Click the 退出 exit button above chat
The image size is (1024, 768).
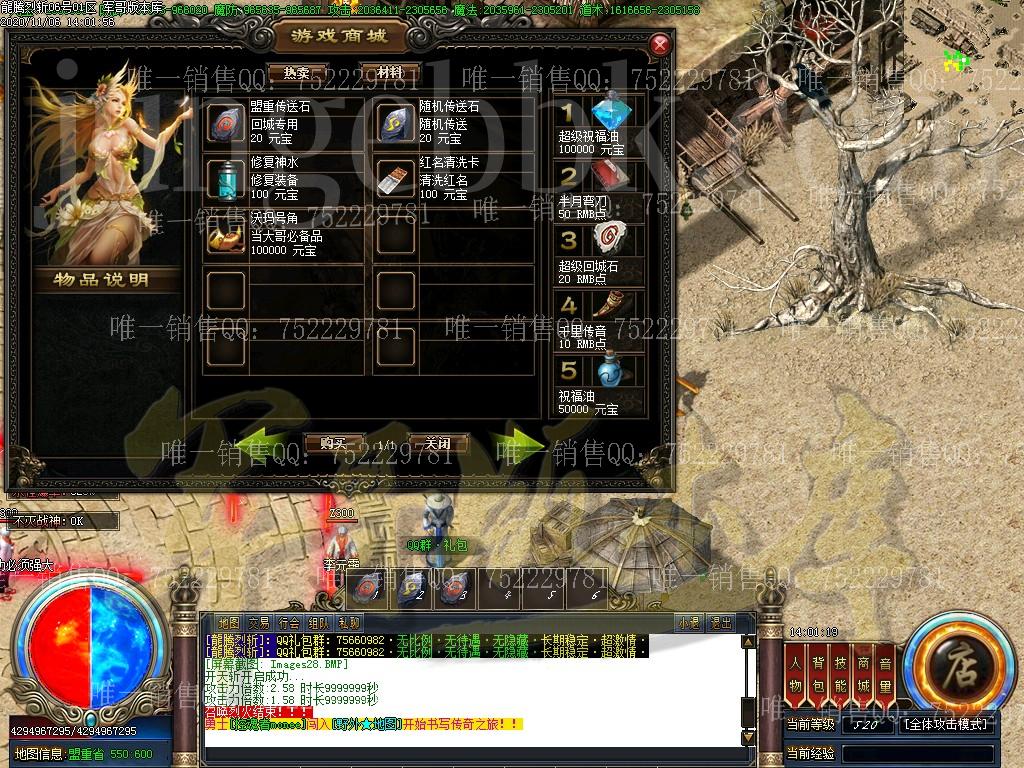[720, 623]
